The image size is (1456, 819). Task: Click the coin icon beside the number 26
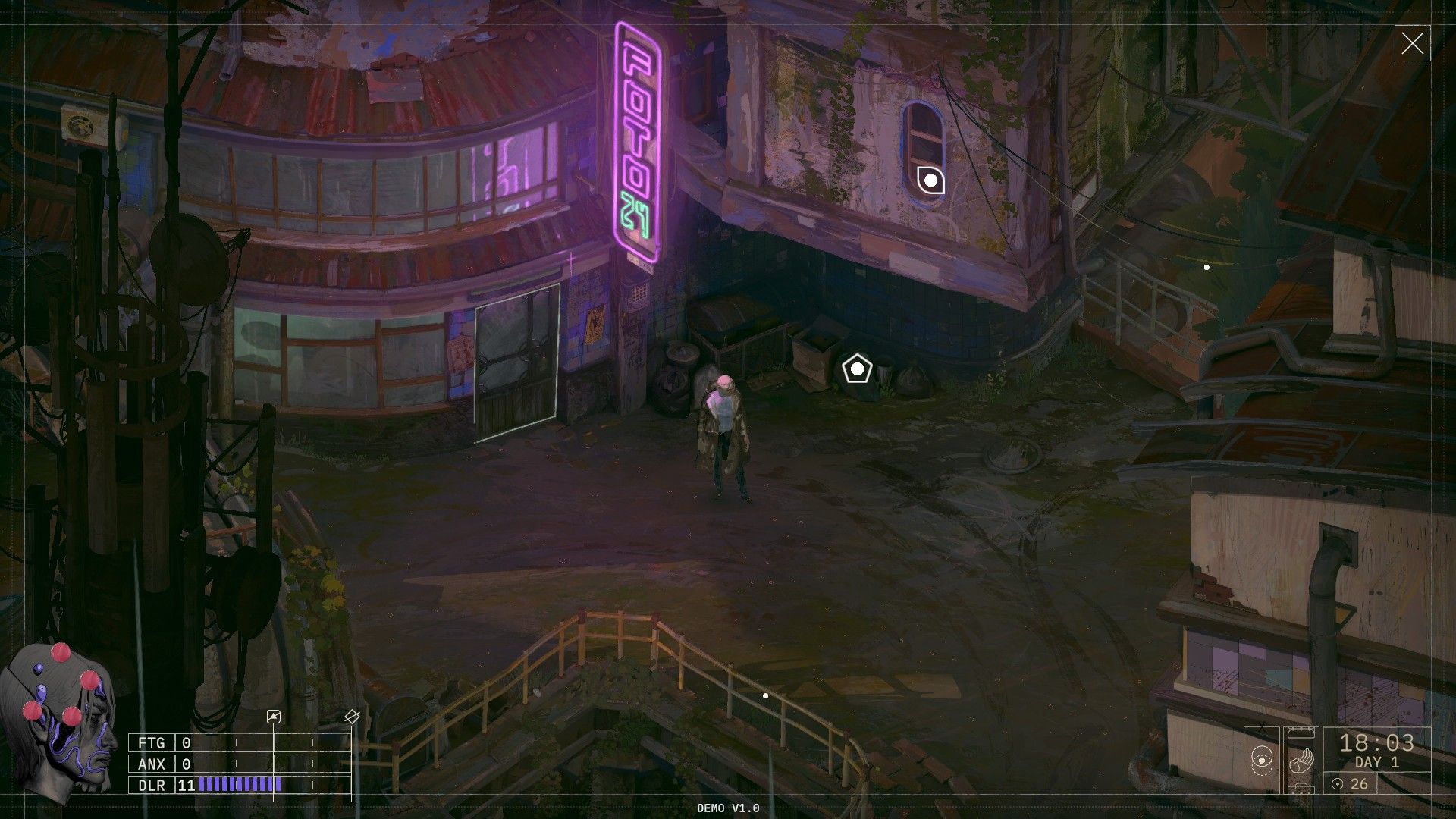click(x=1337, y=784)
